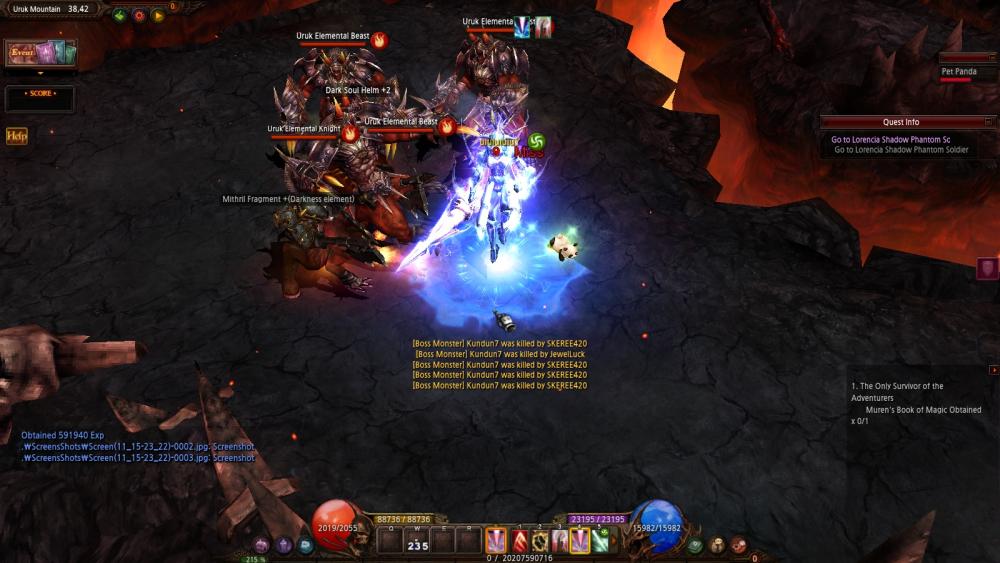This screenshot has width=1000, height=563.
Task: Activate the golden ring skill in slot 2
Action: tap(540, 541)
